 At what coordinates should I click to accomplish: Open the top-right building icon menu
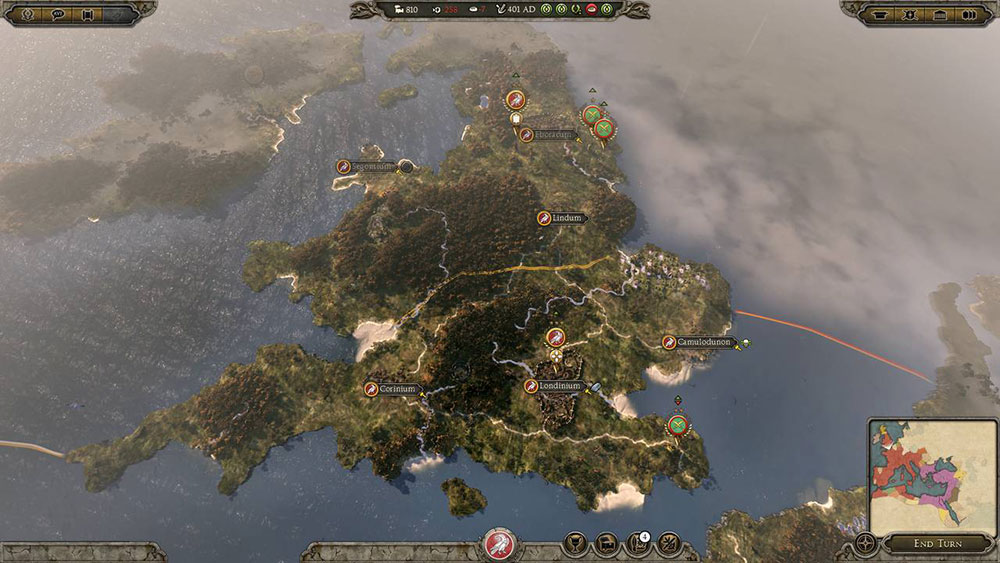pos(939,14)
